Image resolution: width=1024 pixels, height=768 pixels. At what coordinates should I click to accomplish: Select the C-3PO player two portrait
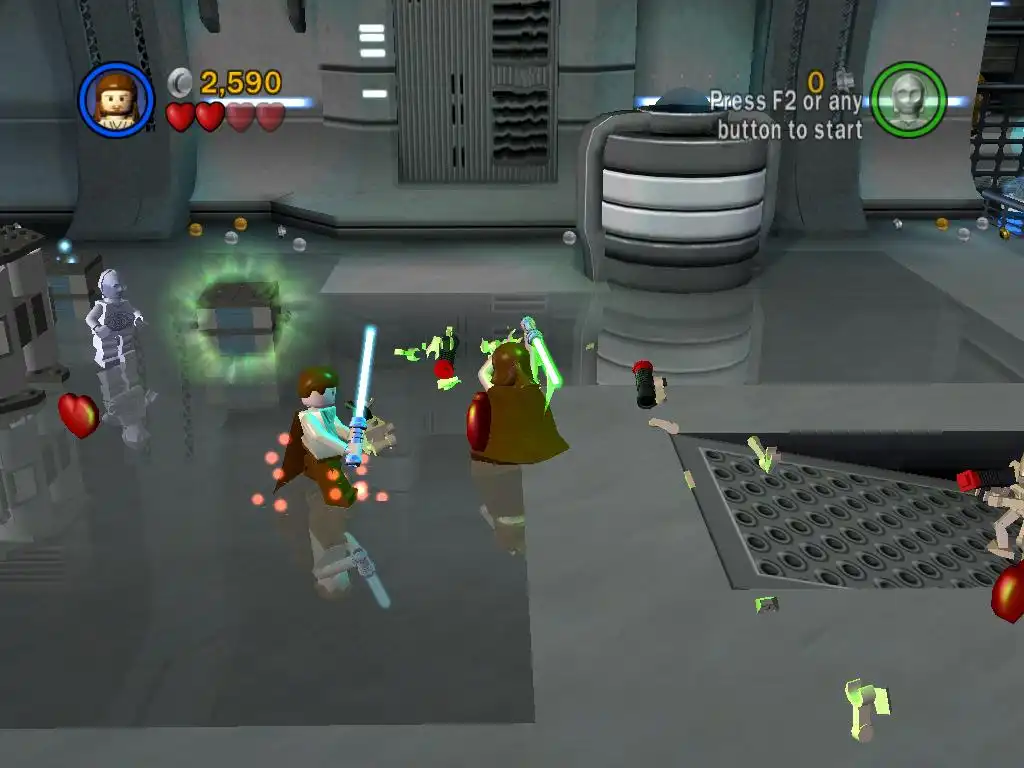908,100
